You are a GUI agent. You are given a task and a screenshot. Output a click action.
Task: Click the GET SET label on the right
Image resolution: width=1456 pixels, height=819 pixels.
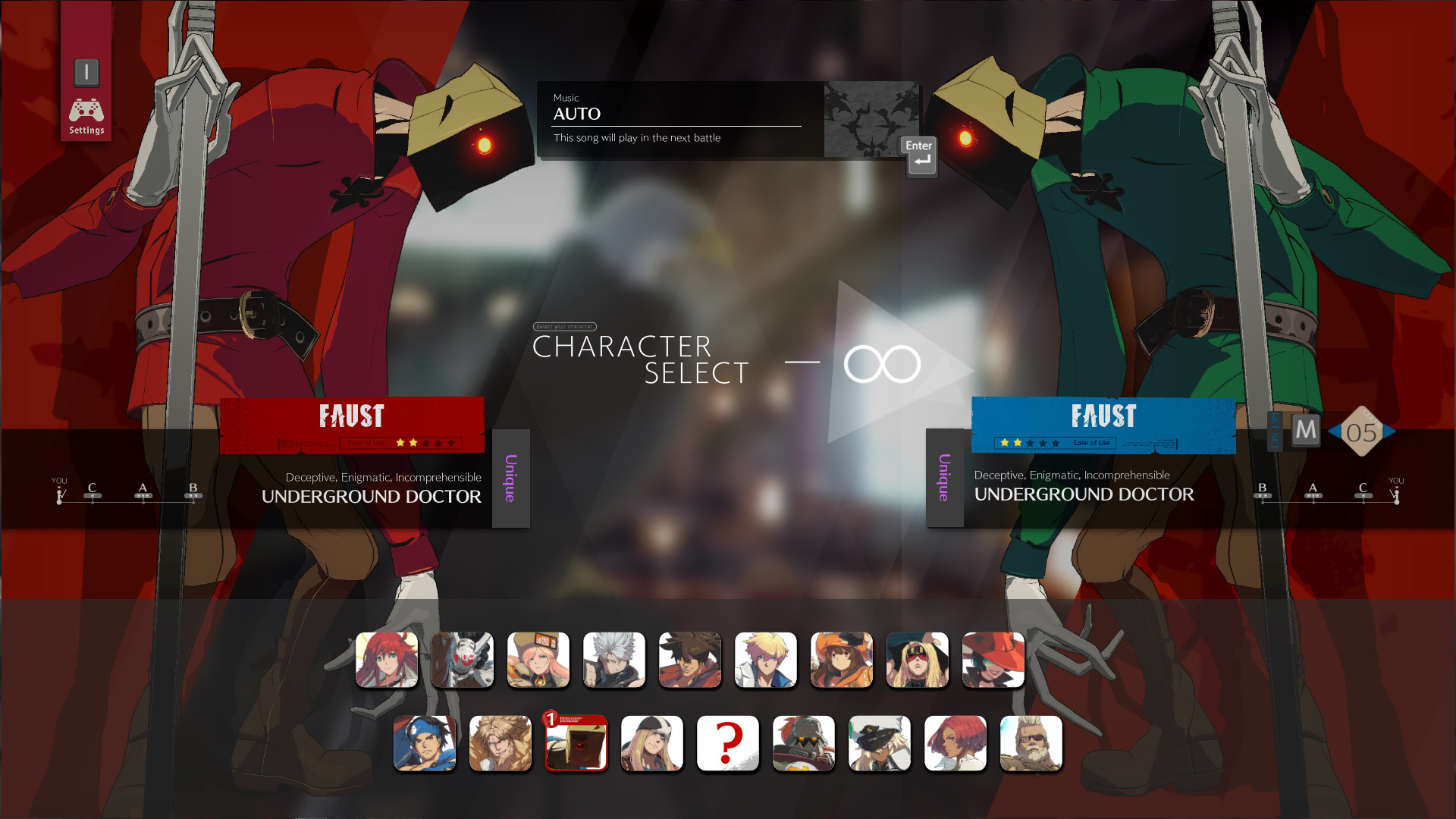[x=1275, y=431]
